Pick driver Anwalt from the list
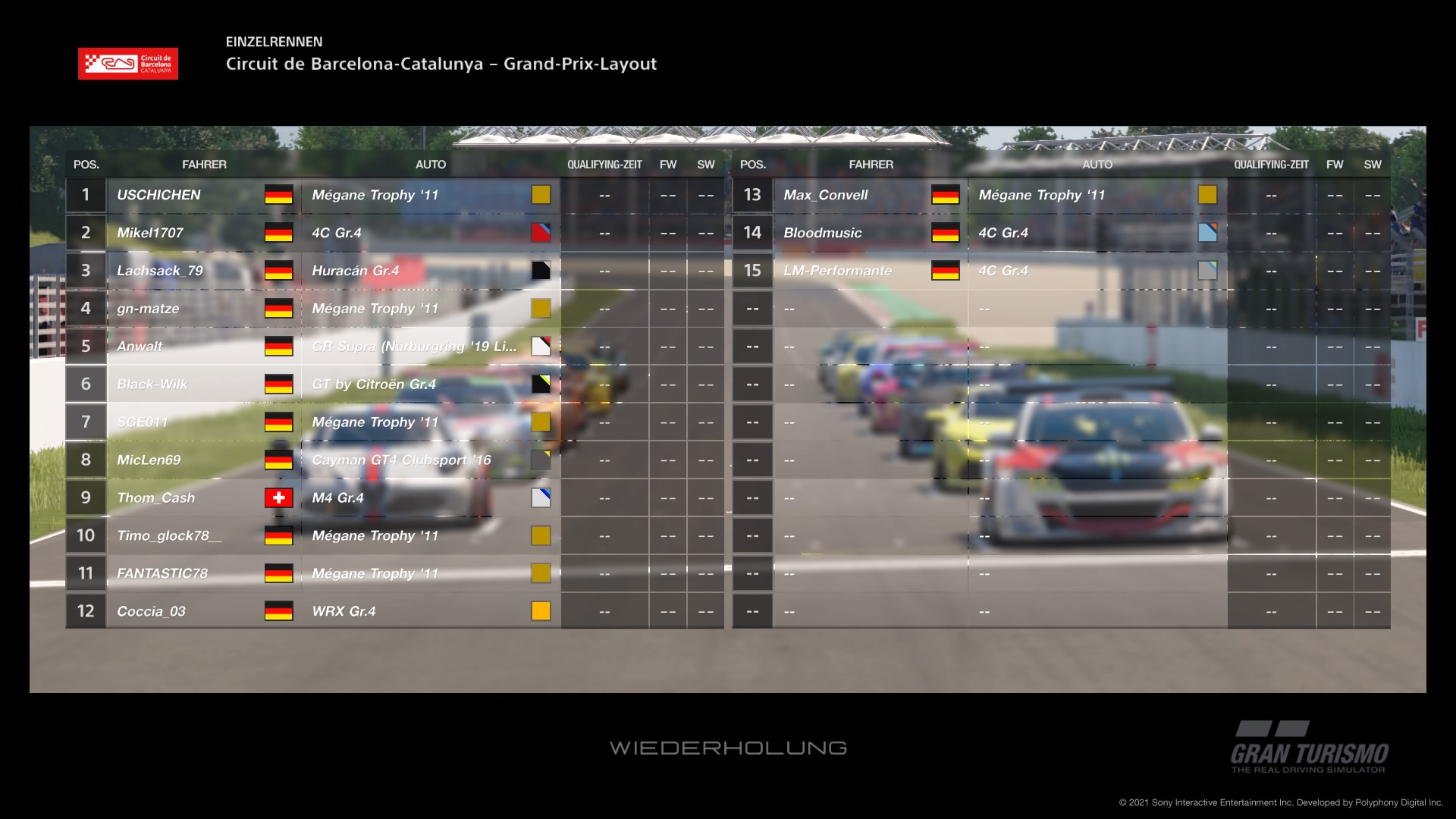 [x=140, y=347]
